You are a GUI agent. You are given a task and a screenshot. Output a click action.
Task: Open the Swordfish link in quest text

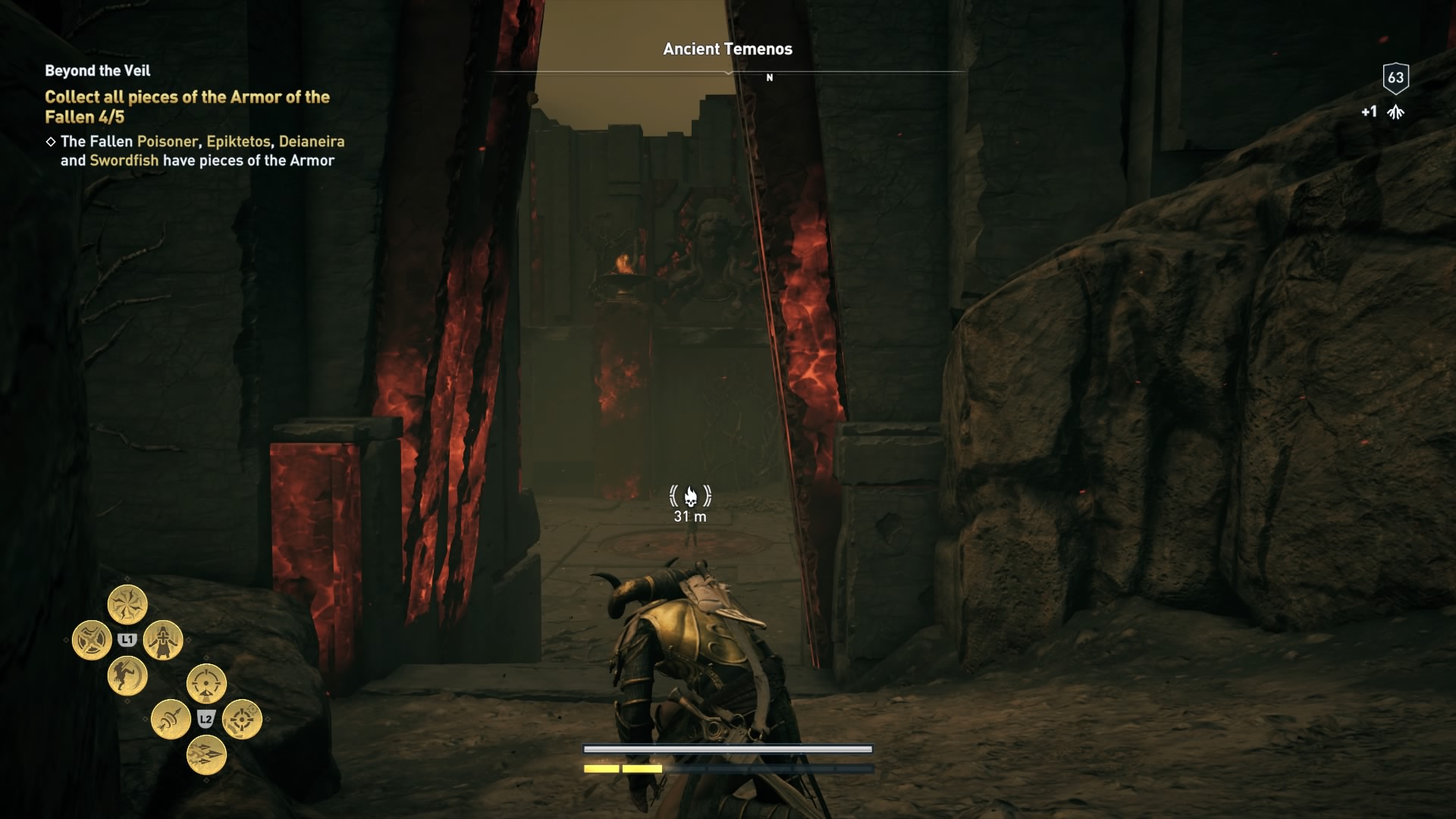click(x=124, y=161)
